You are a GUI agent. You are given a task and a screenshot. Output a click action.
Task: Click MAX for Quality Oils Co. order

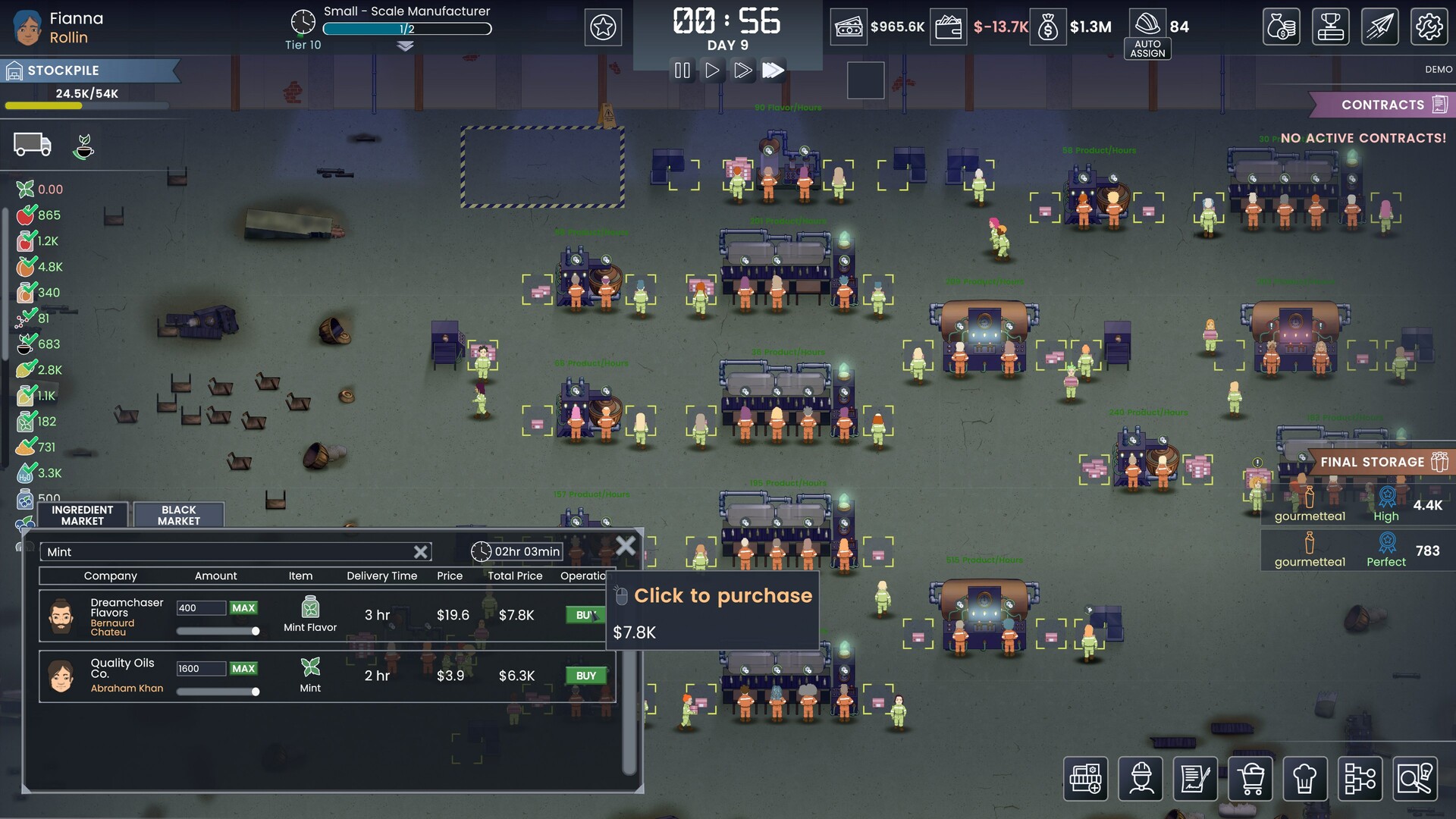point(243,668)
